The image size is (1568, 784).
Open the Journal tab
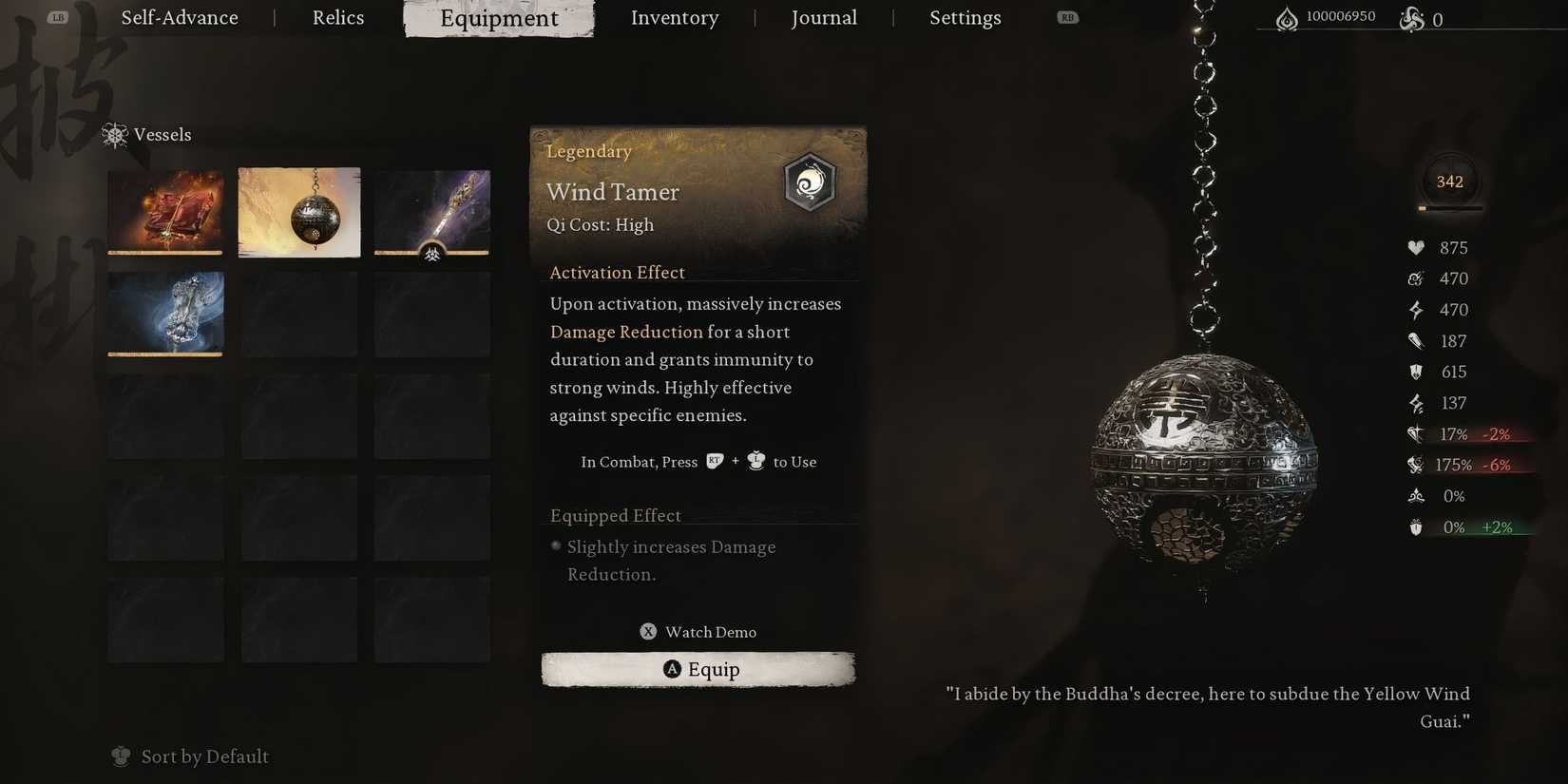[x=823, y=17]
